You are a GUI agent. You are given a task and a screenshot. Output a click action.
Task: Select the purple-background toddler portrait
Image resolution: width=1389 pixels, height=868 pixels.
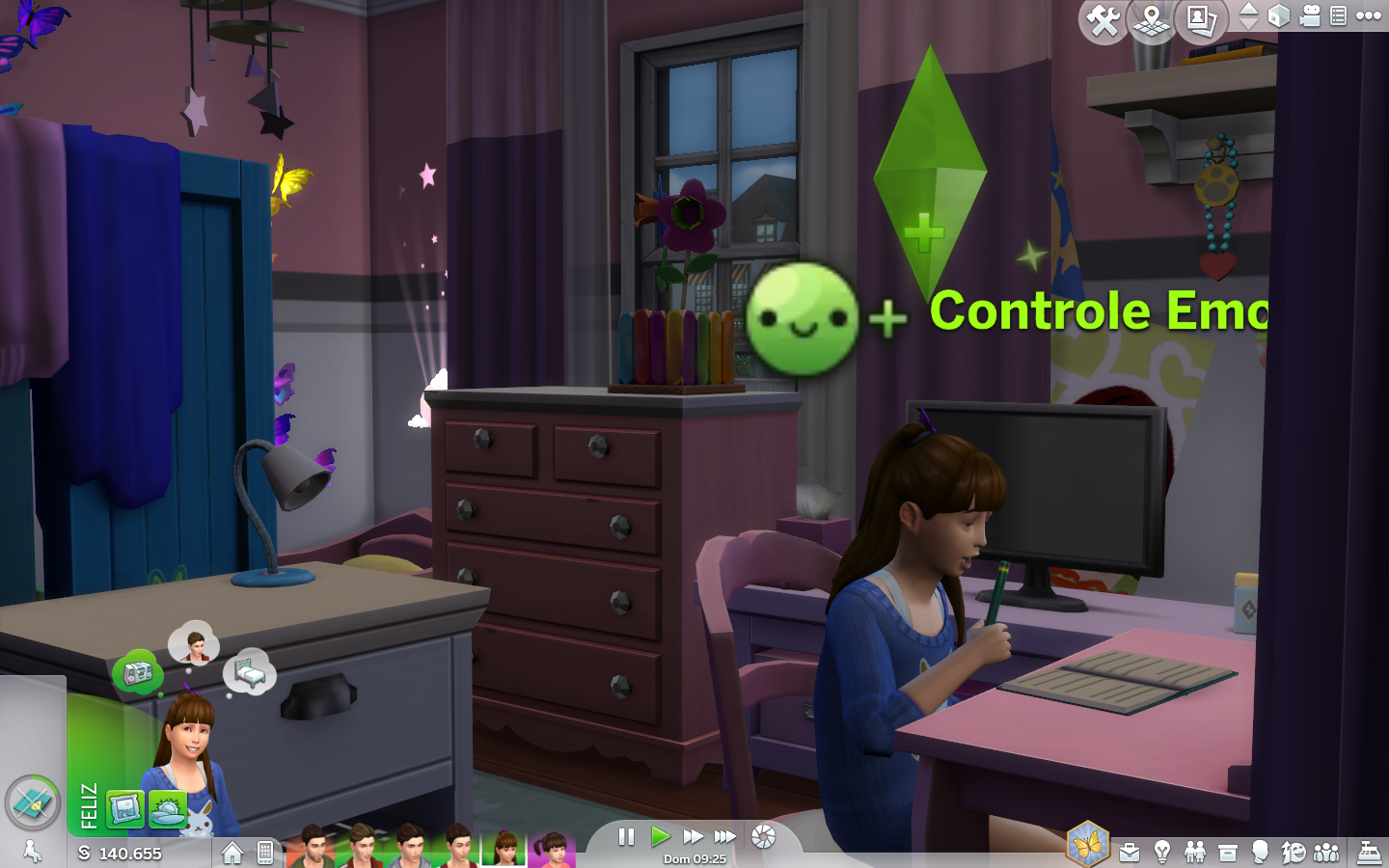(x=552, y=849)
